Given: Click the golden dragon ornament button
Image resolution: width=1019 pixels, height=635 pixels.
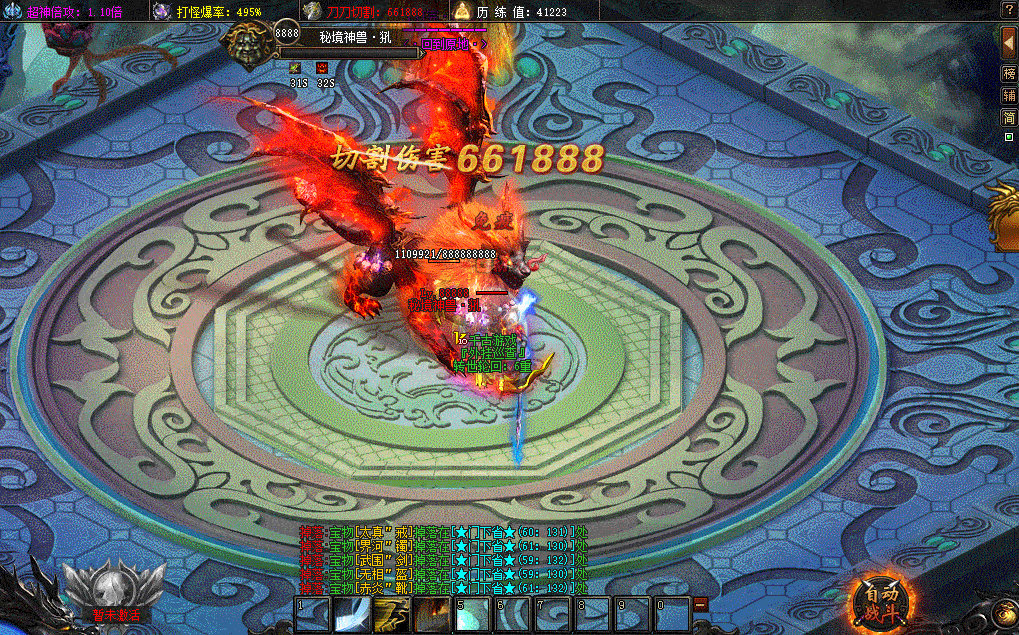Looking at the screenshot, I should (1003, 215).
